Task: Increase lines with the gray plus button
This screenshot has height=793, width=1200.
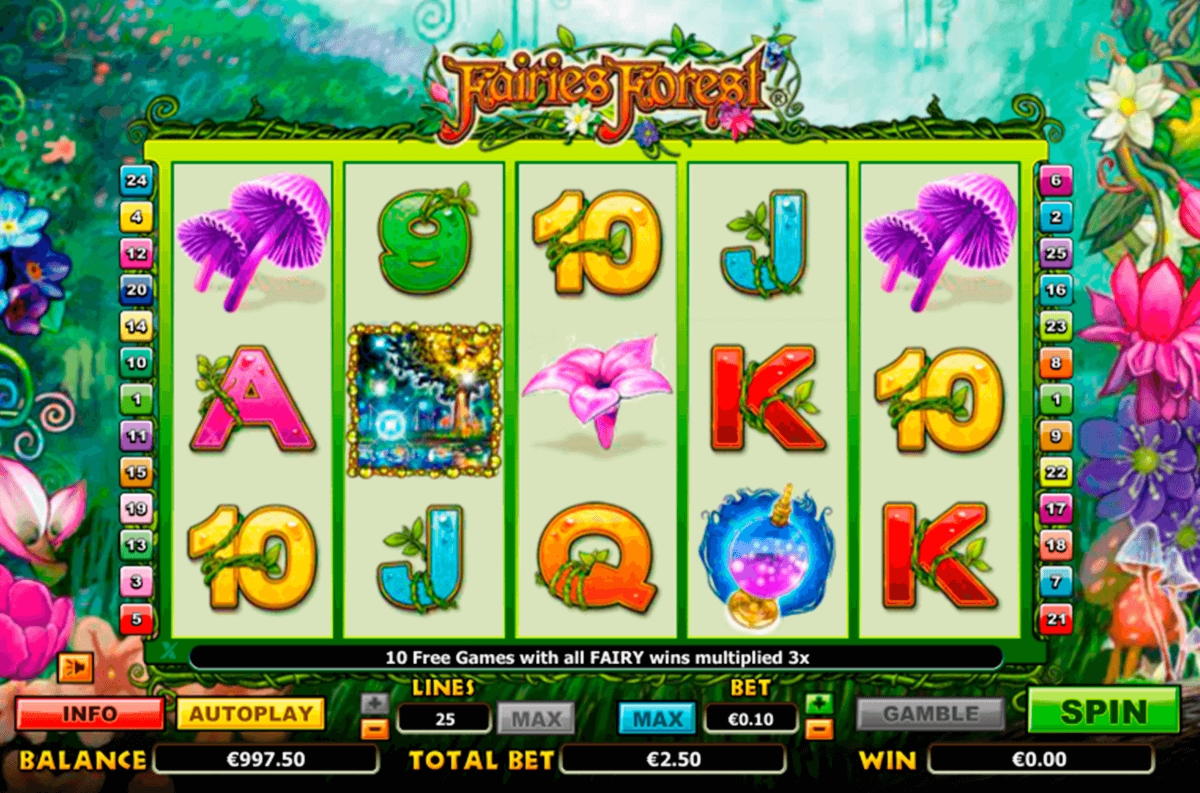Action: 374,703
